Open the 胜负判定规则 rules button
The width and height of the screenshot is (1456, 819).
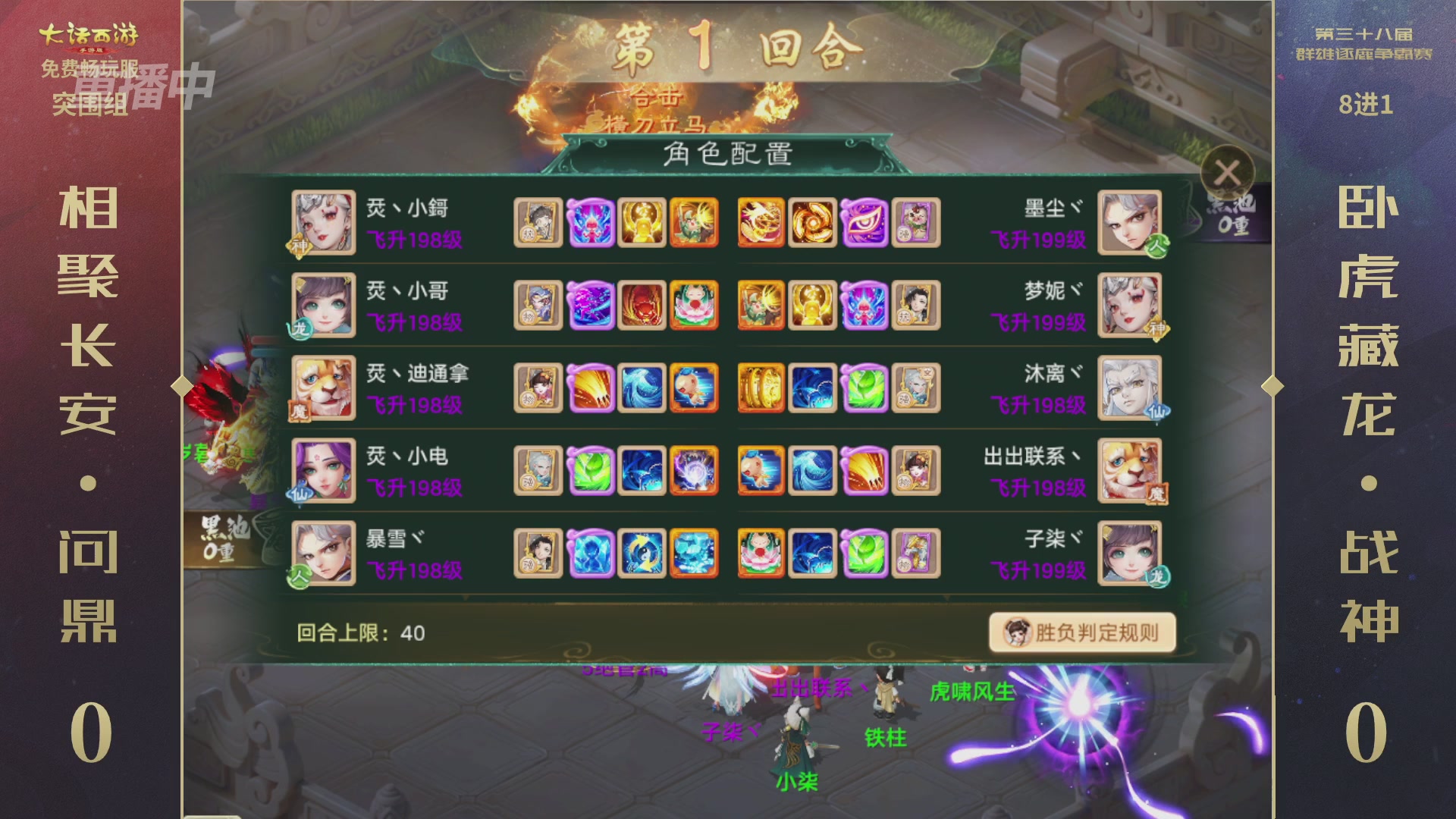(1080, 633)
